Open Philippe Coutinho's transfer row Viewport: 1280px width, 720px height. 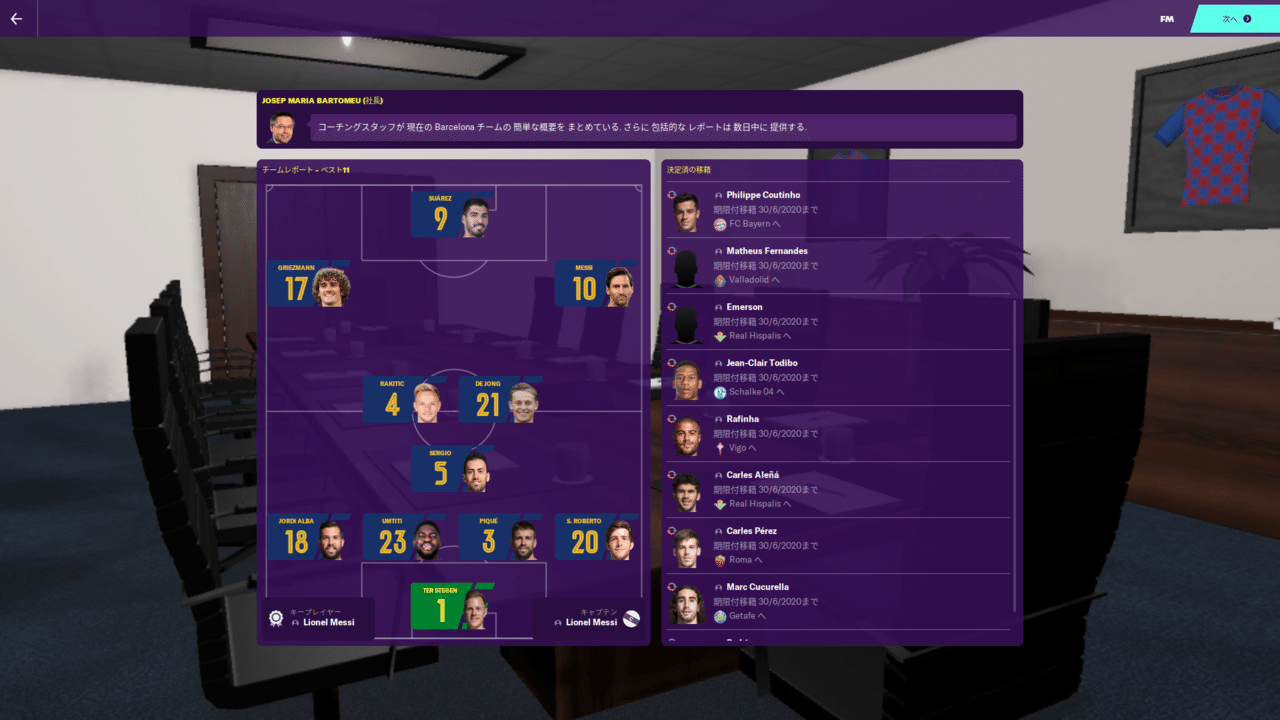tap(838, 209)
